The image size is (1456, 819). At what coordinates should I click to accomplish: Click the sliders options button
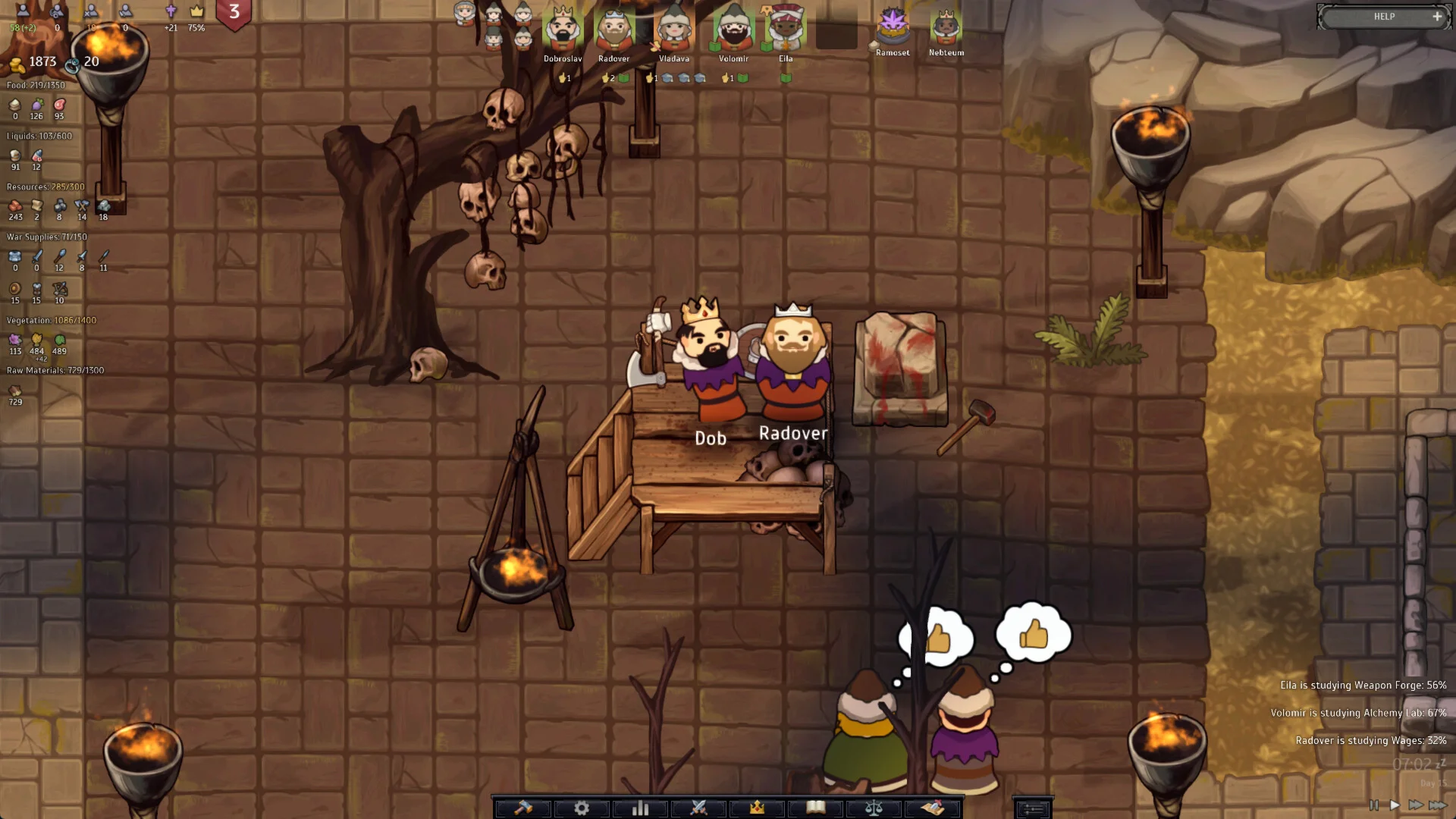tap(1033, 809)
